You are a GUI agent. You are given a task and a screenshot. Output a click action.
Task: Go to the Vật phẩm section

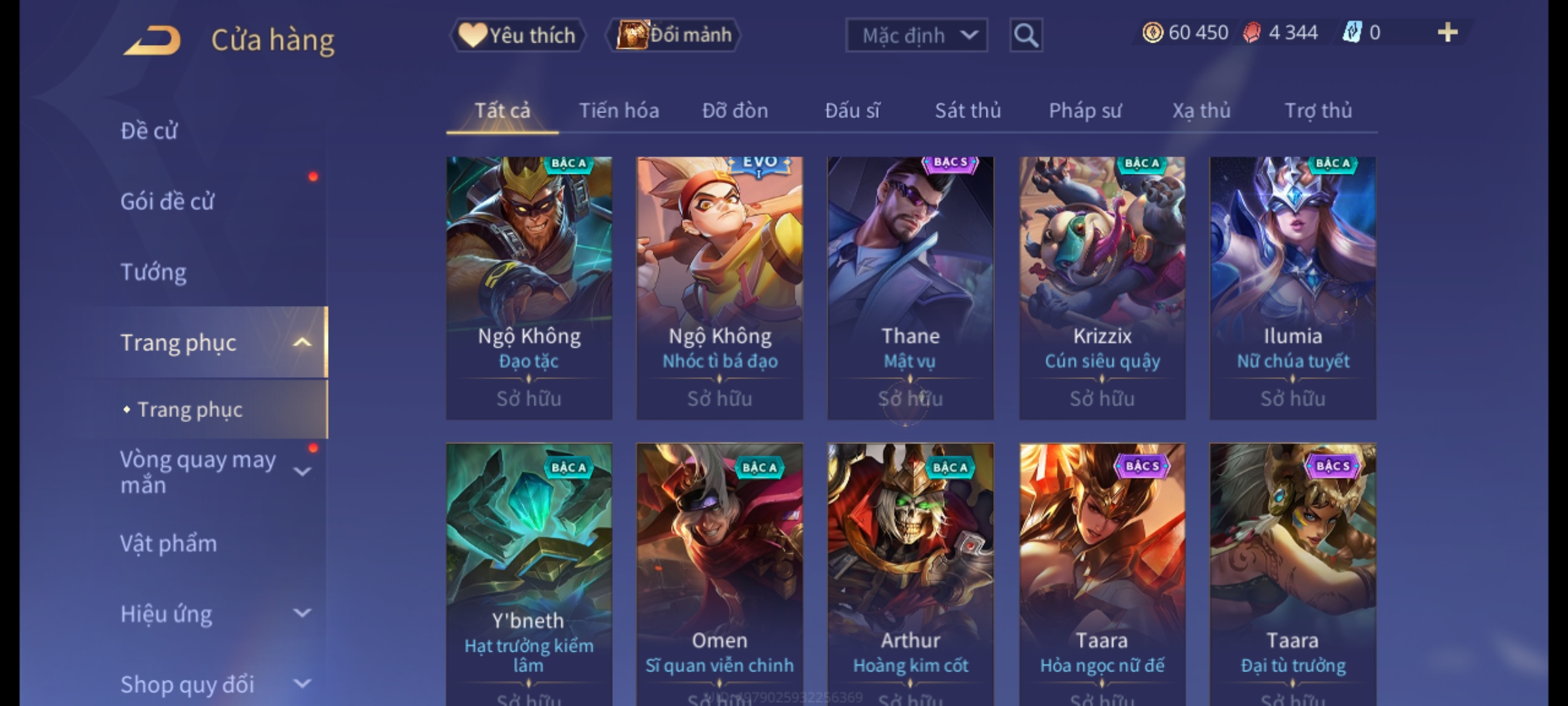tap(169, 544)
